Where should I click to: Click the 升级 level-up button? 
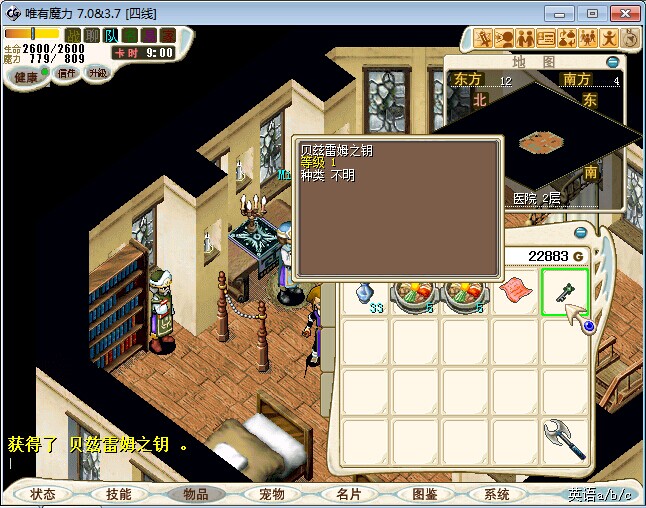(x=97, y=74)
